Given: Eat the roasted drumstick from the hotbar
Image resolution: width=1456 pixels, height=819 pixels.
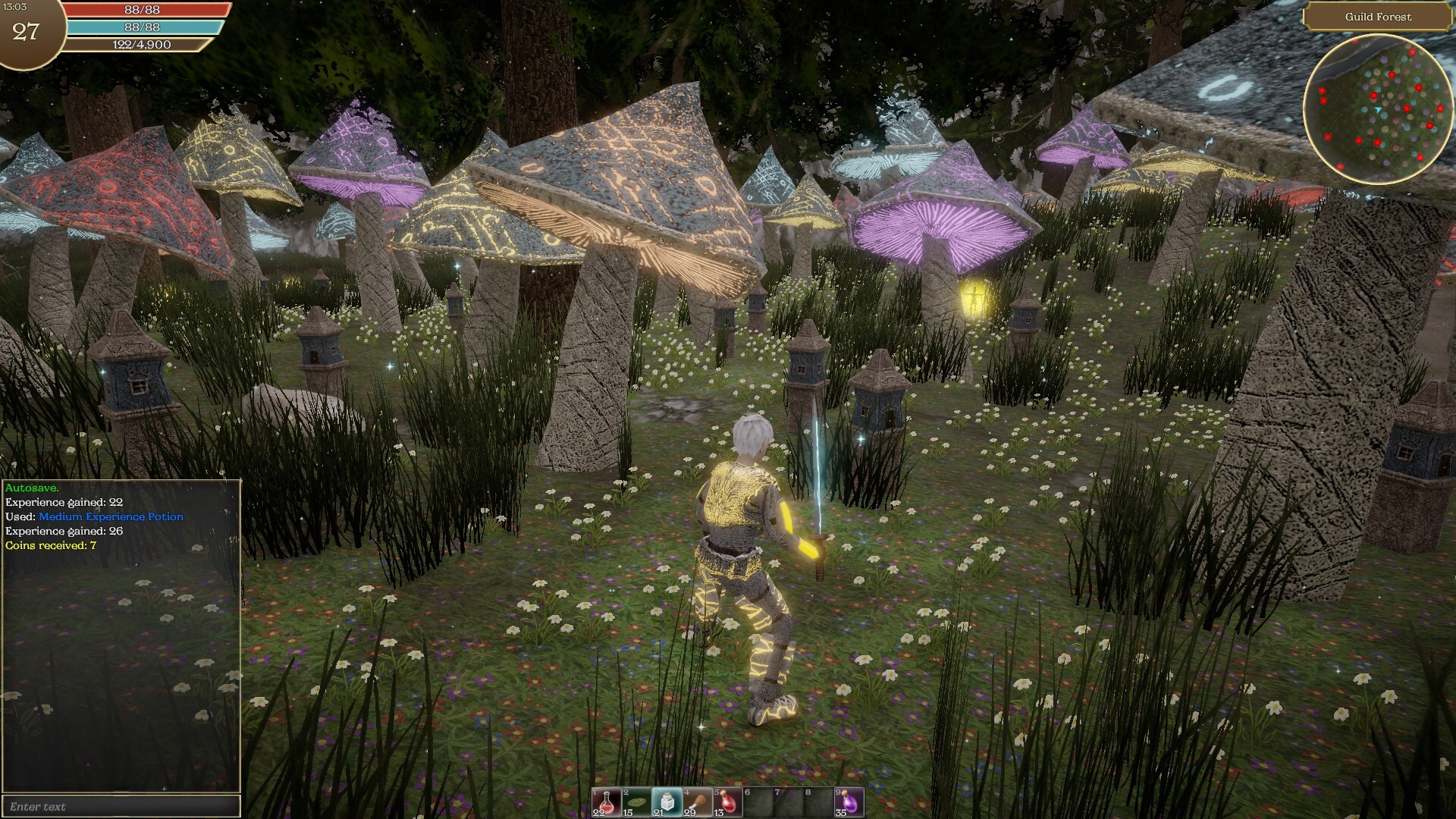Looking at the screenshot, I should tap(697, 802).
